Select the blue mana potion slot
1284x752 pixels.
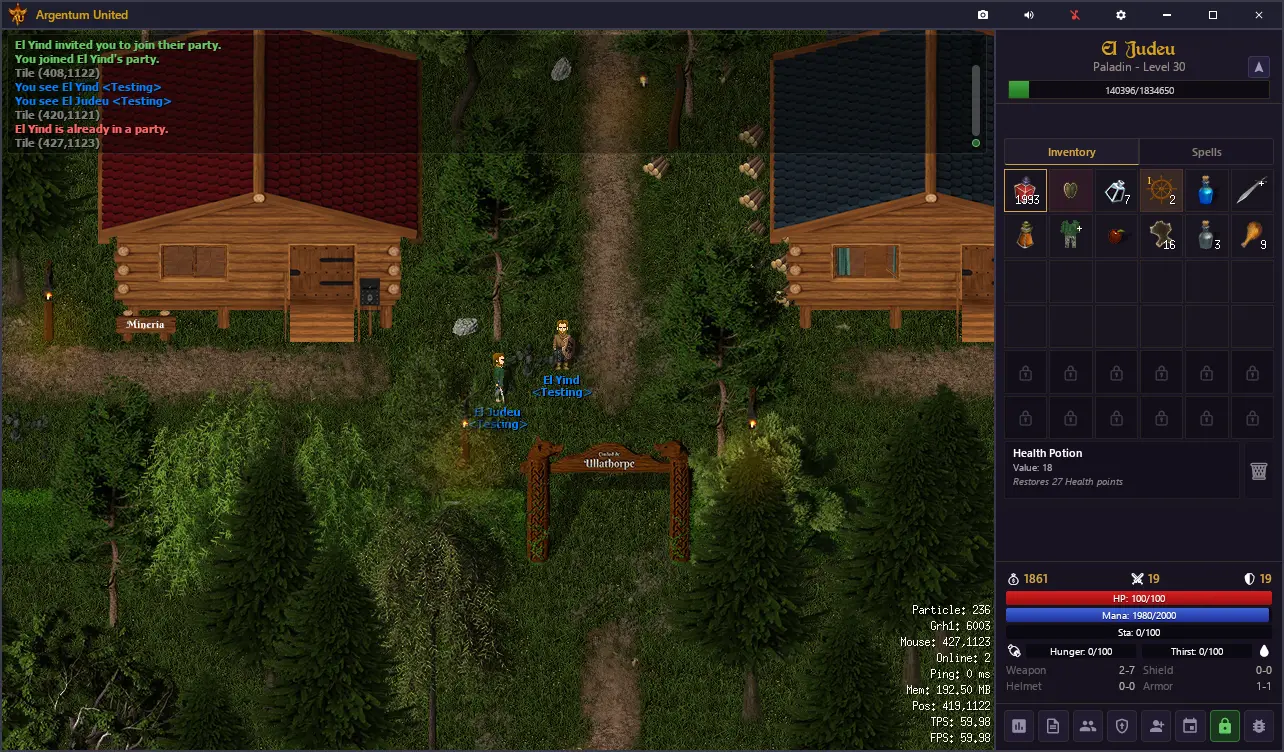pyautogui.click(x=1206, y=190)
